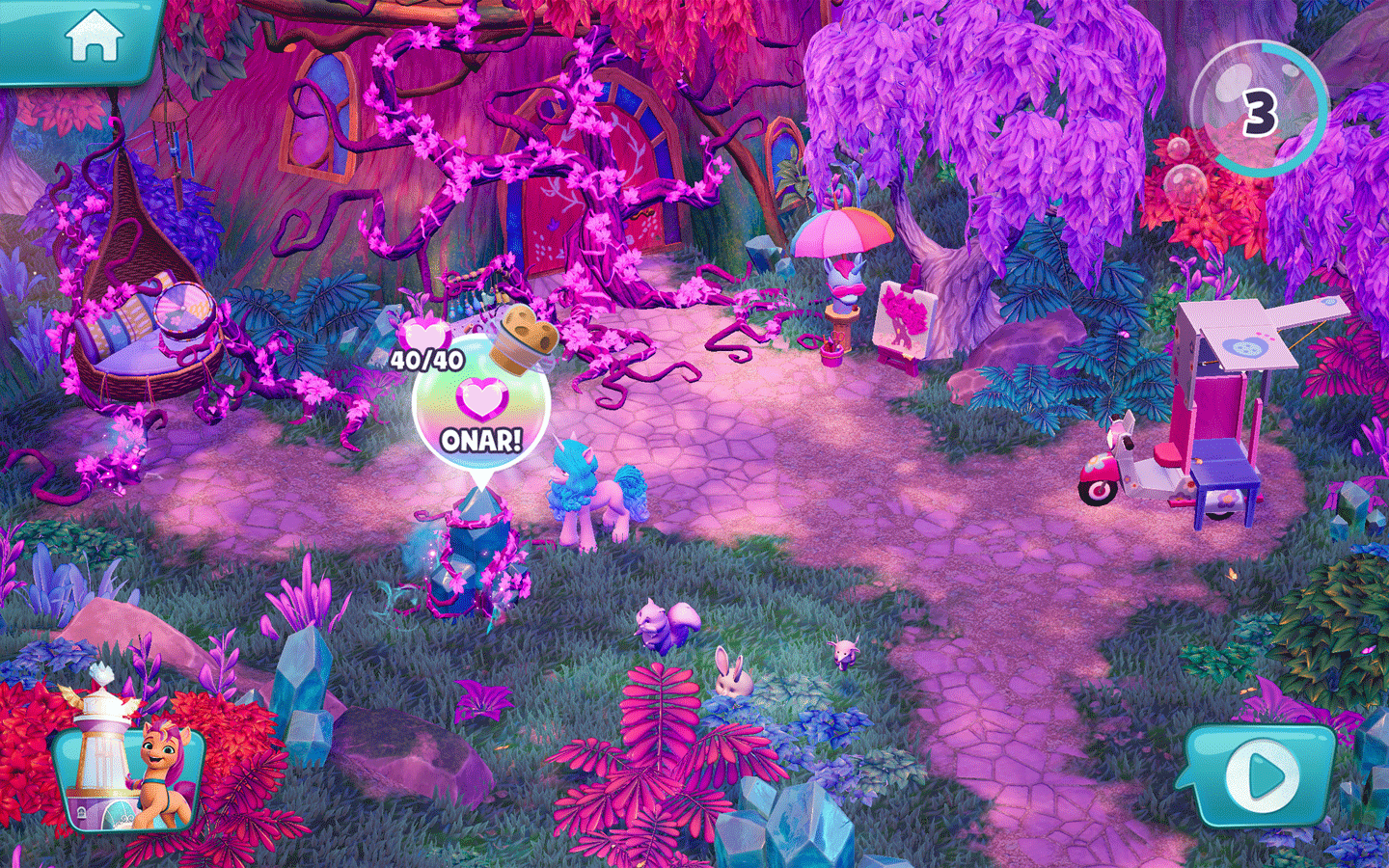Go to the home screen

tap(94, 39)
